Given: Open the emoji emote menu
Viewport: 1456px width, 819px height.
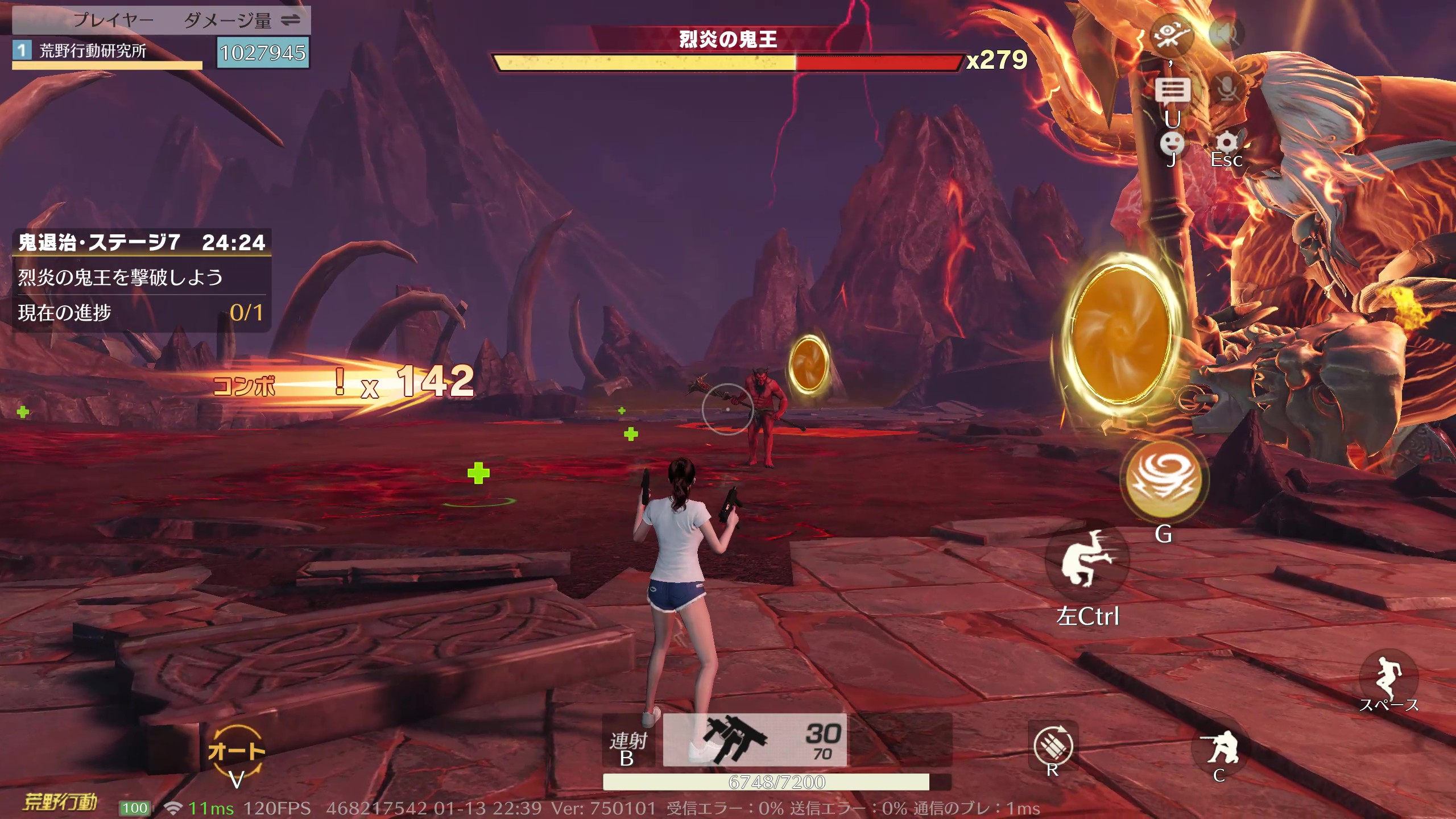Looking at the screenshot, I should pos(1172,144).
